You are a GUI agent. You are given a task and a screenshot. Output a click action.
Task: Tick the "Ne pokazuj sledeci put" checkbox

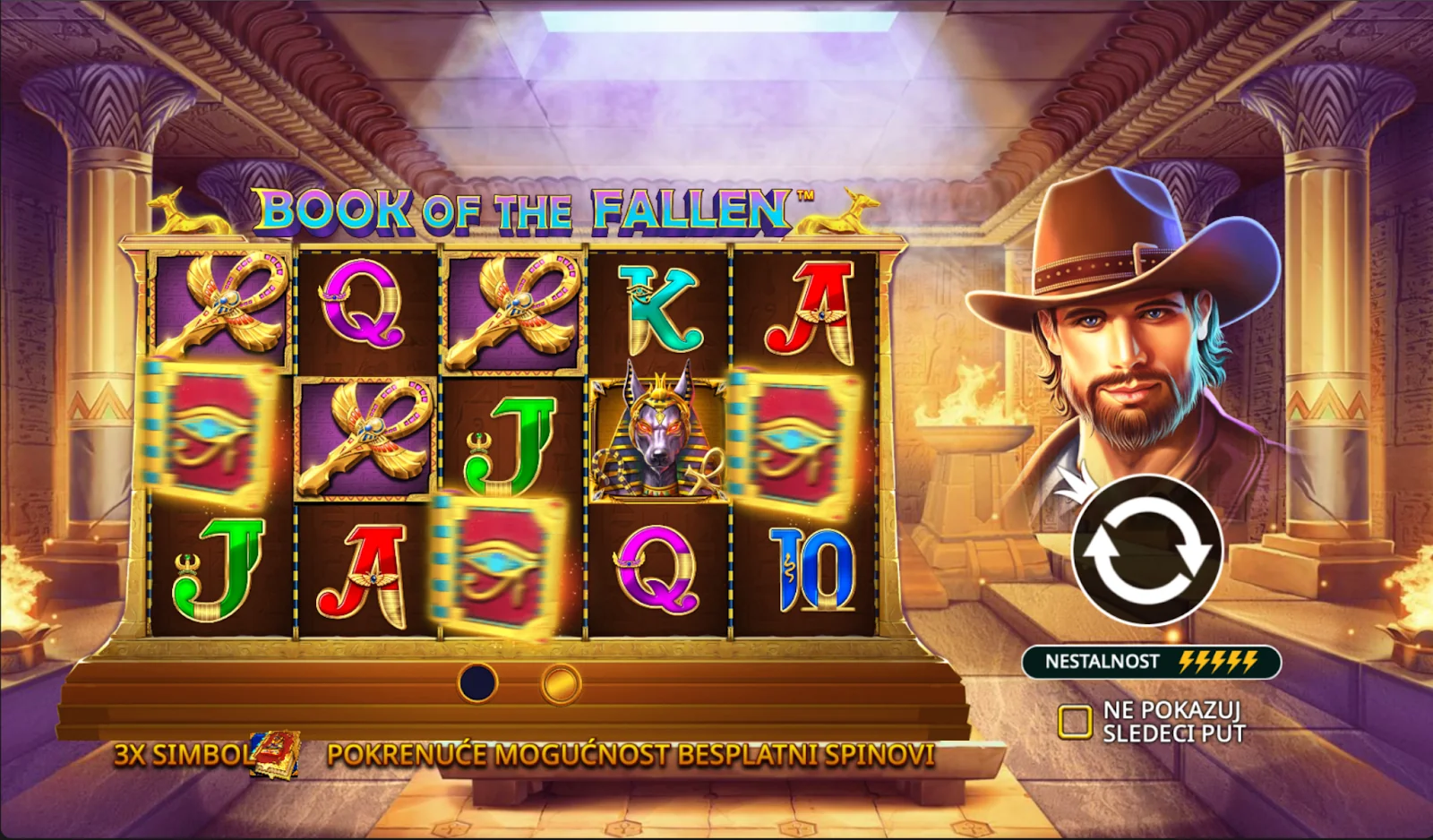[1075, 721]
